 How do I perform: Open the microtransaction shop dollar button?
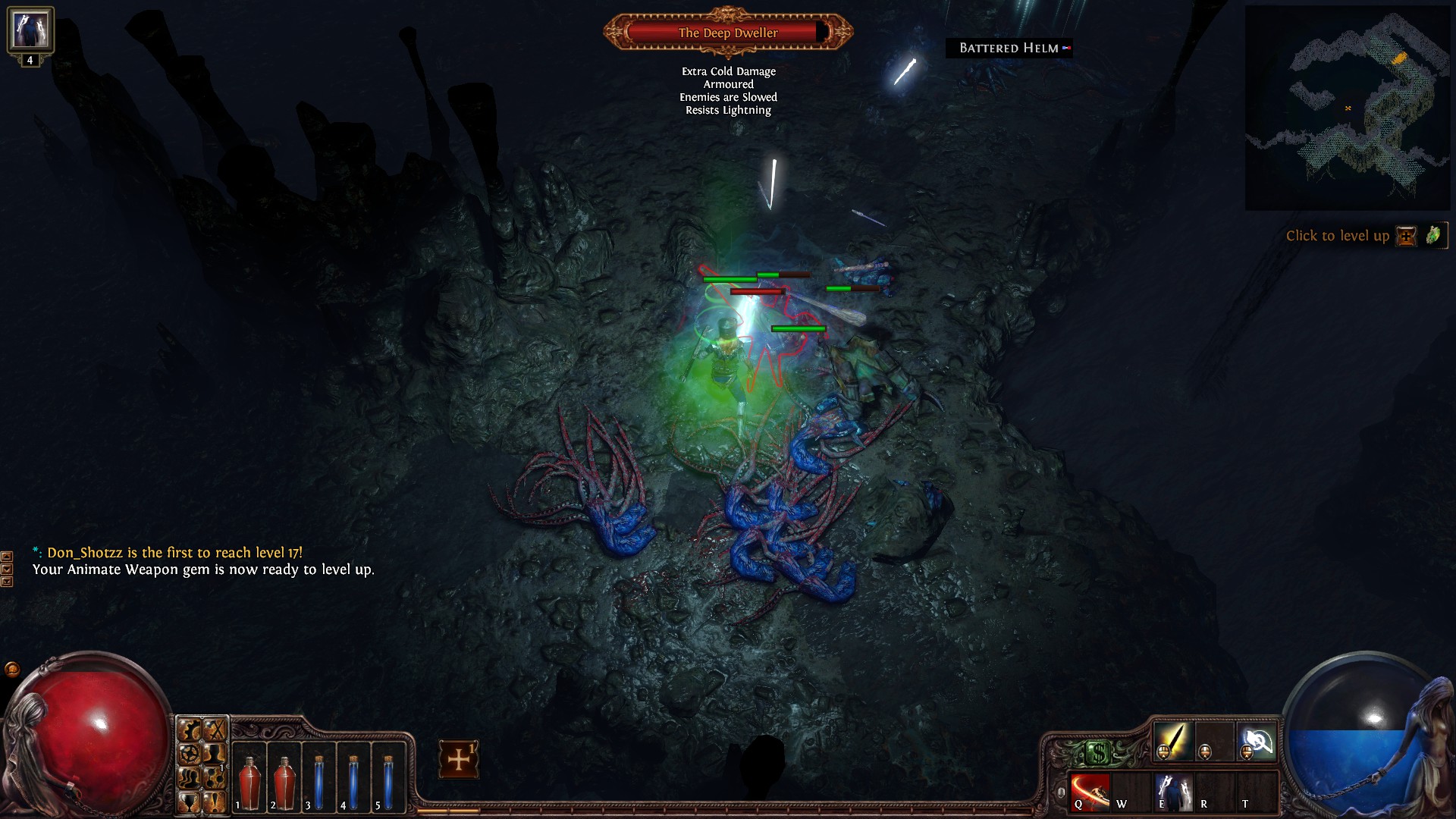click(x=1098, y=753)
